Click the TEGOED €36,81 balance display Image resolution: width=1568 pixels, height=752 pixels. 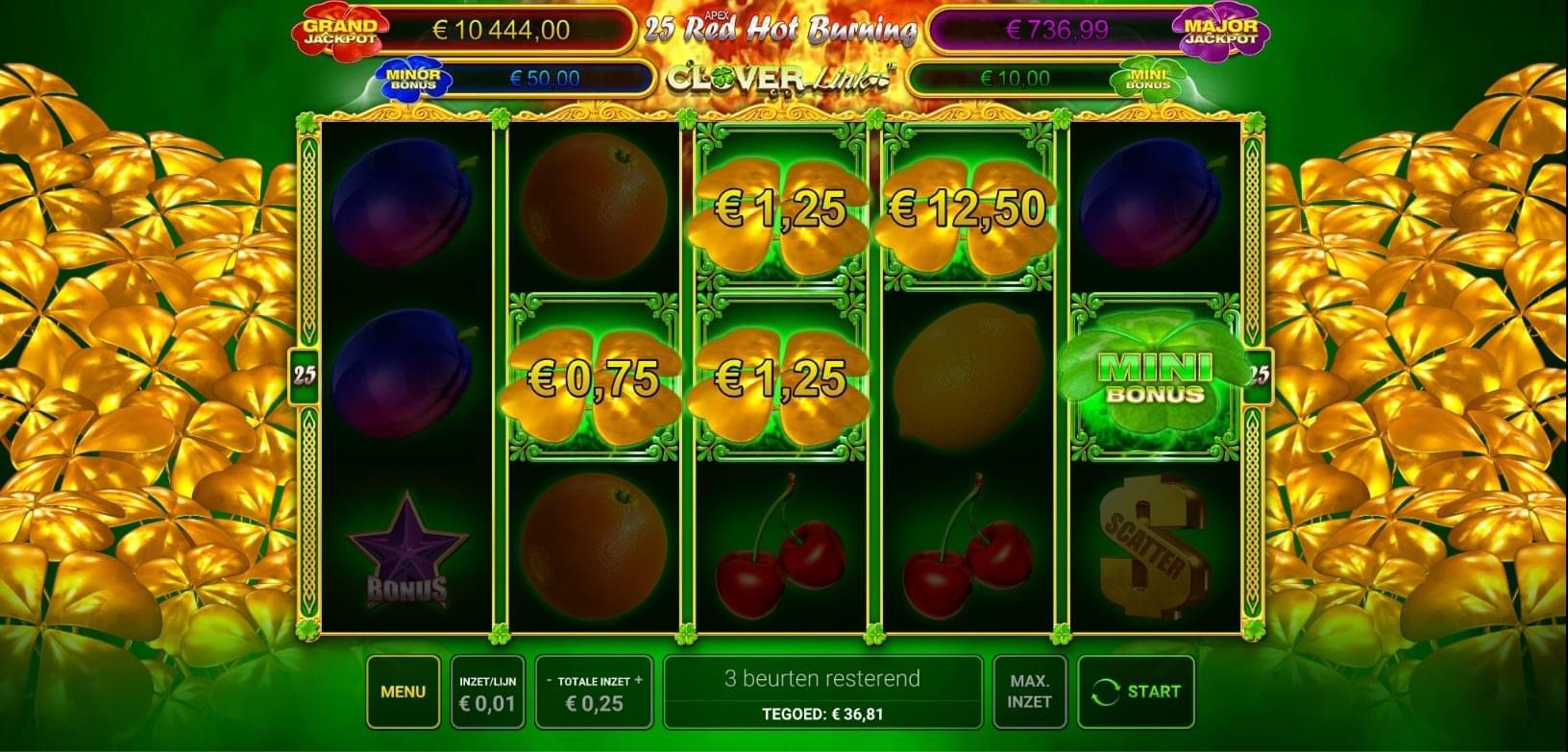pos(824,714)
